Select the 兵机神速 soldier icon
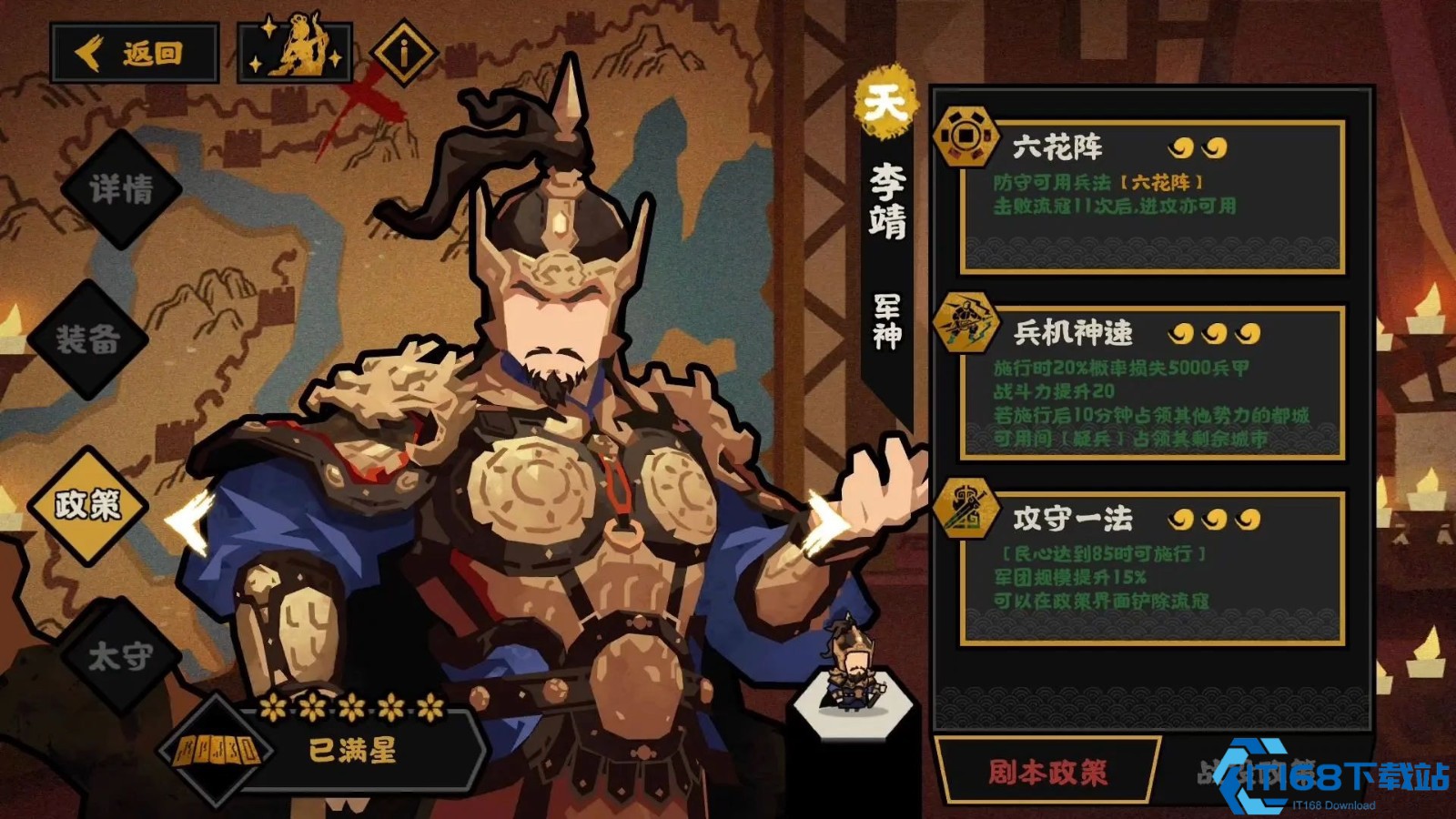The width and height of the screenshot is (1456, 819). pos(967,323)
